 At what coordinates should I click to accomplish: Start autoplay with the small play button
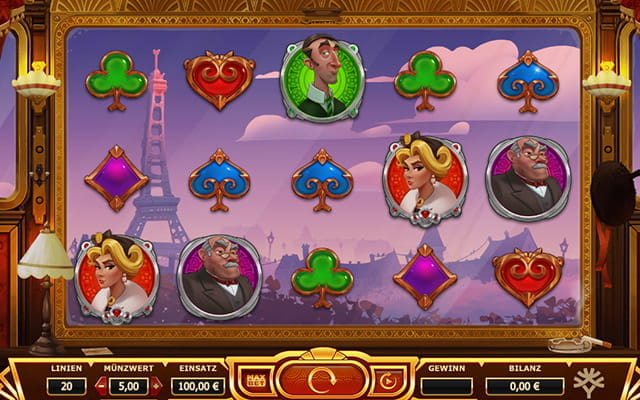point(386,382)
